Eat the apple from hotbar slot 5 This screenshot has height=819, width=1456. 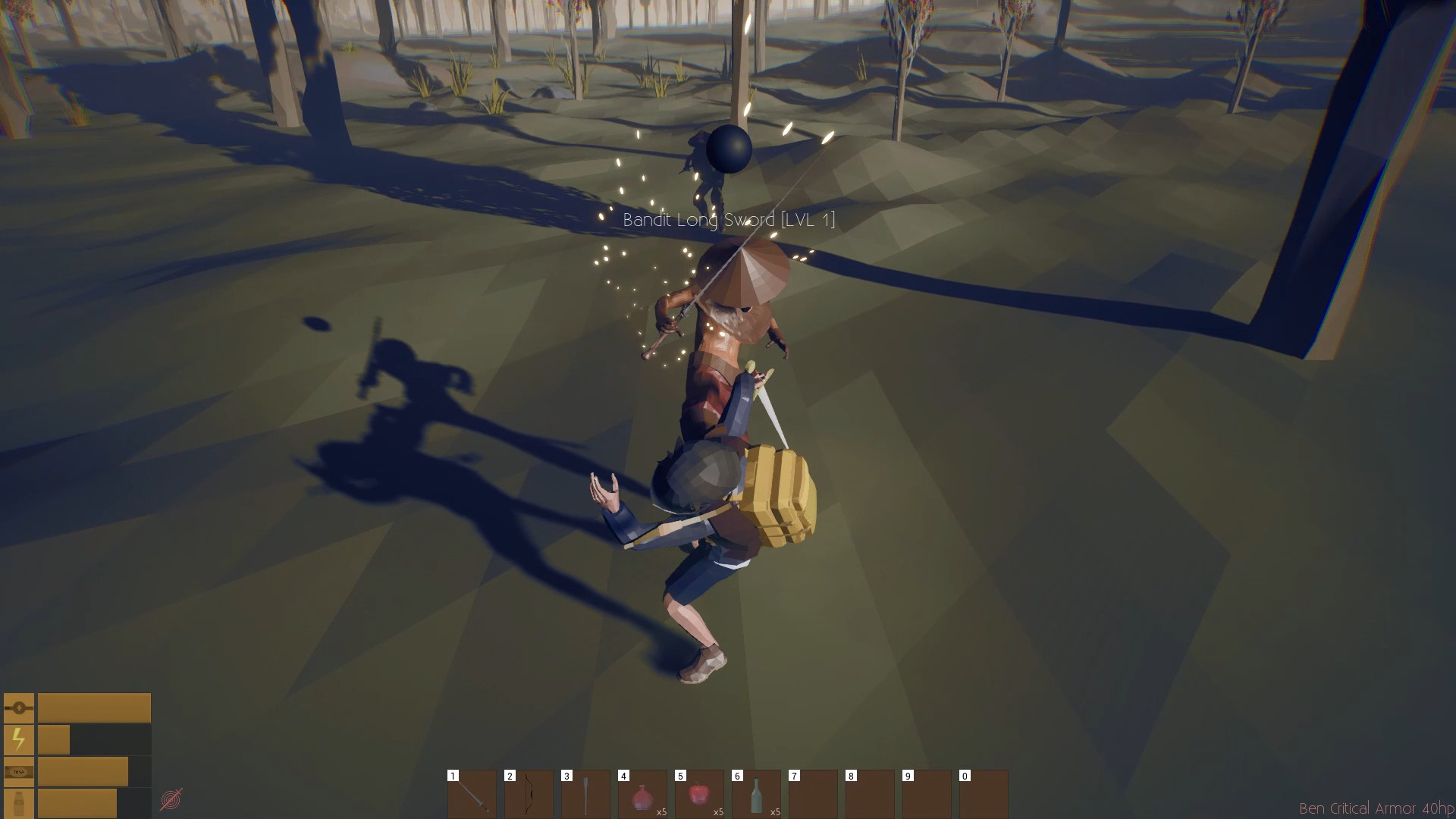[x=699, y=795]
